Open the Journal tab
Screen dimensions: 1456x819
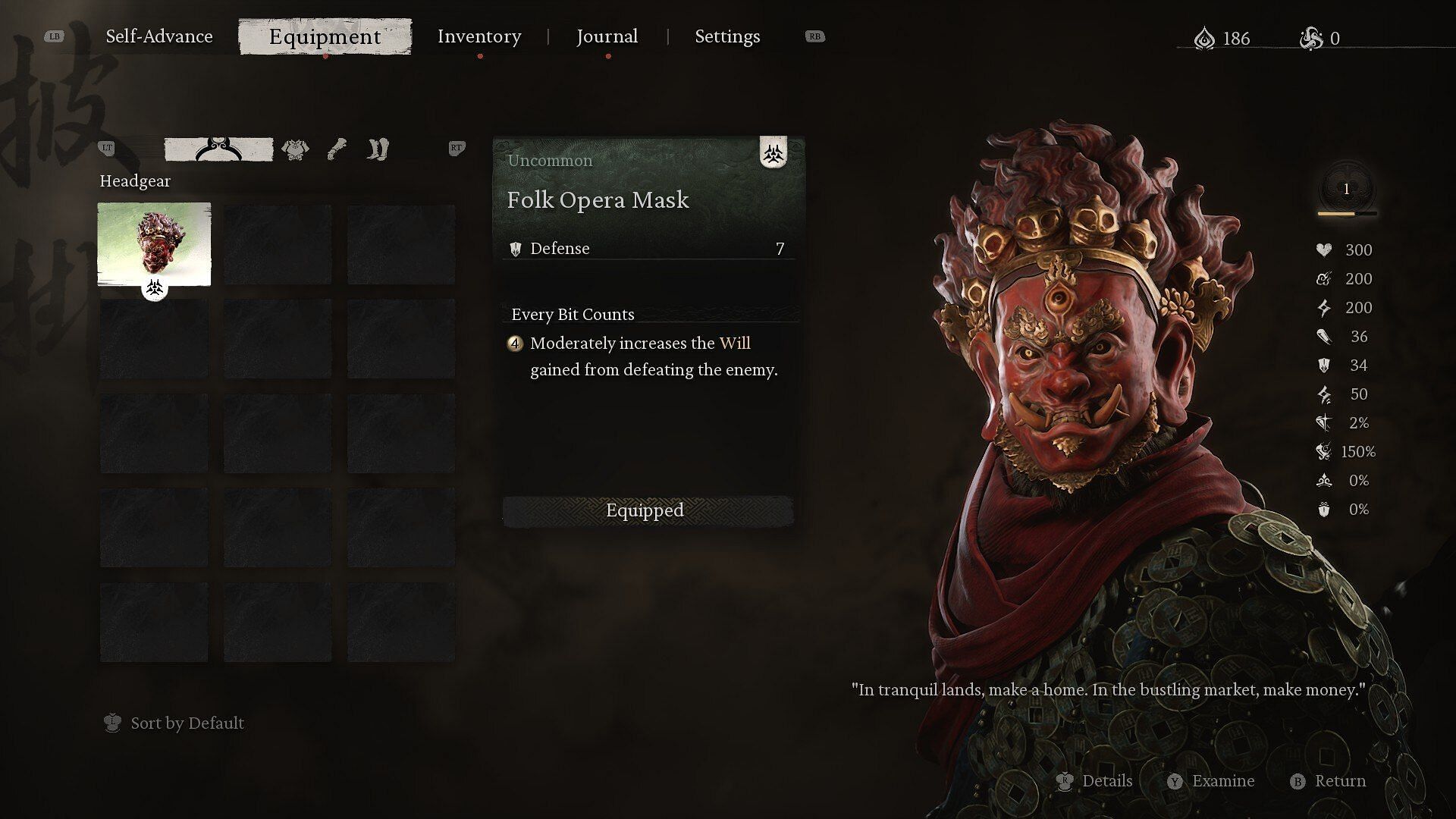[x=607, y=36]
